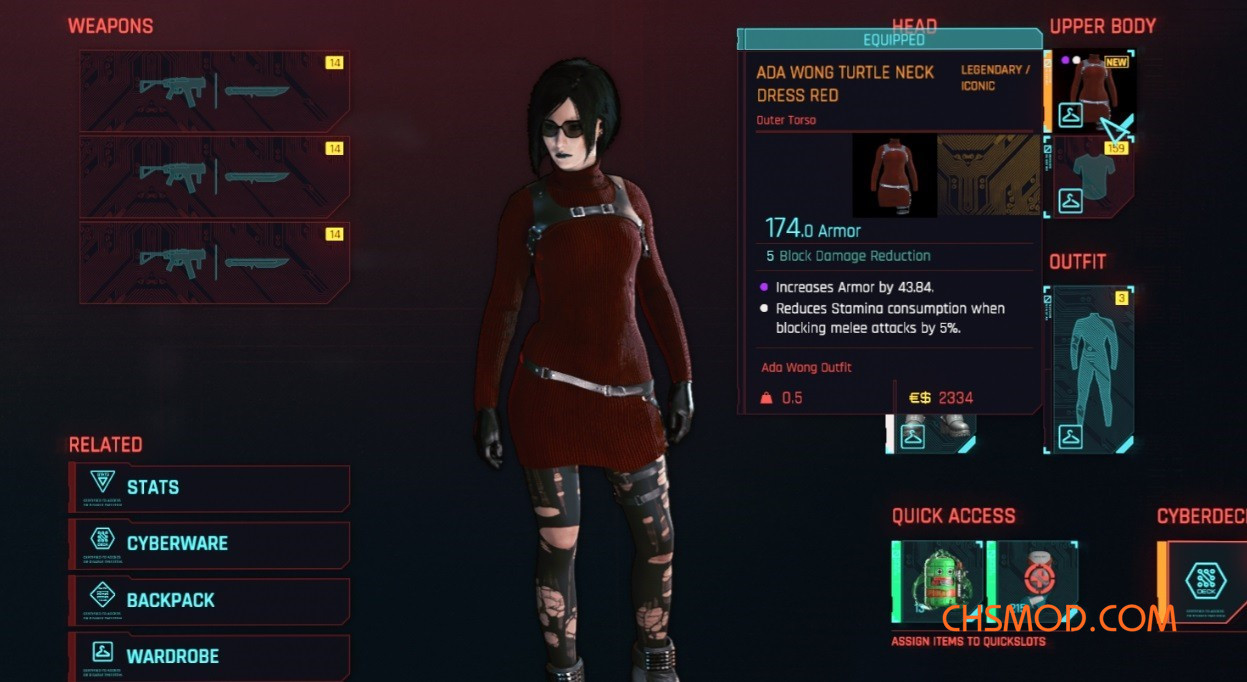Open the Wardrobe menu
Image resolution: width=1247 pixels, height=682 pixels.
pos(209,656)
